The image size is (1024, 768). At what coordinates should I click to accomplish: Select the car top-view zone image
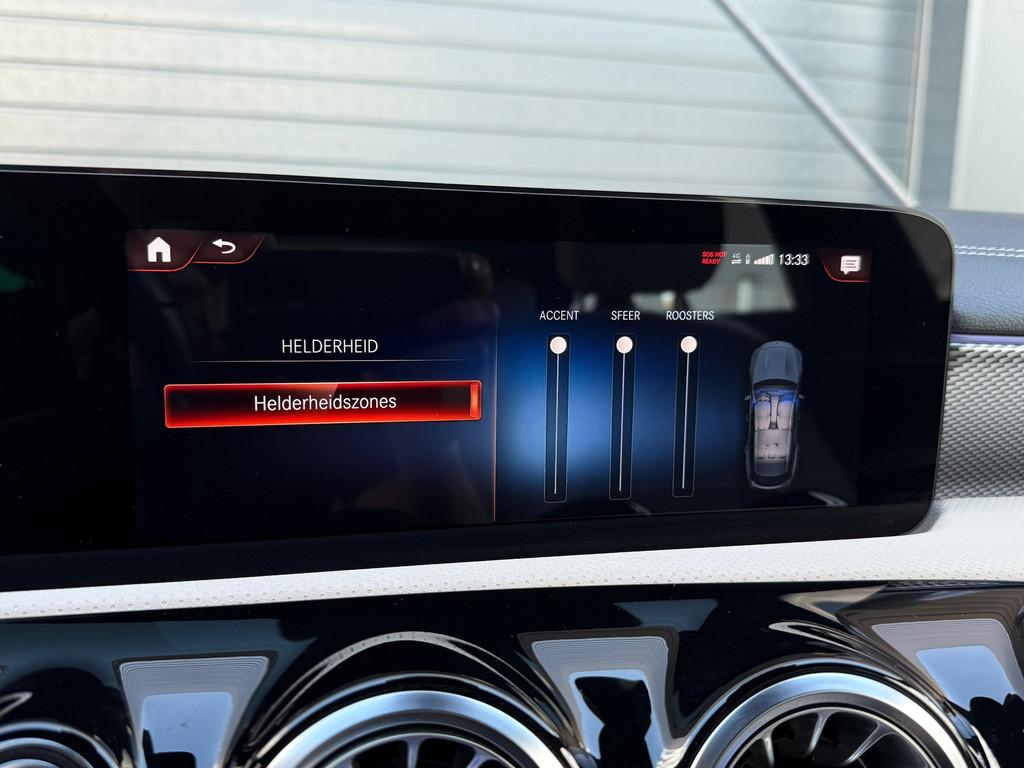775,414
